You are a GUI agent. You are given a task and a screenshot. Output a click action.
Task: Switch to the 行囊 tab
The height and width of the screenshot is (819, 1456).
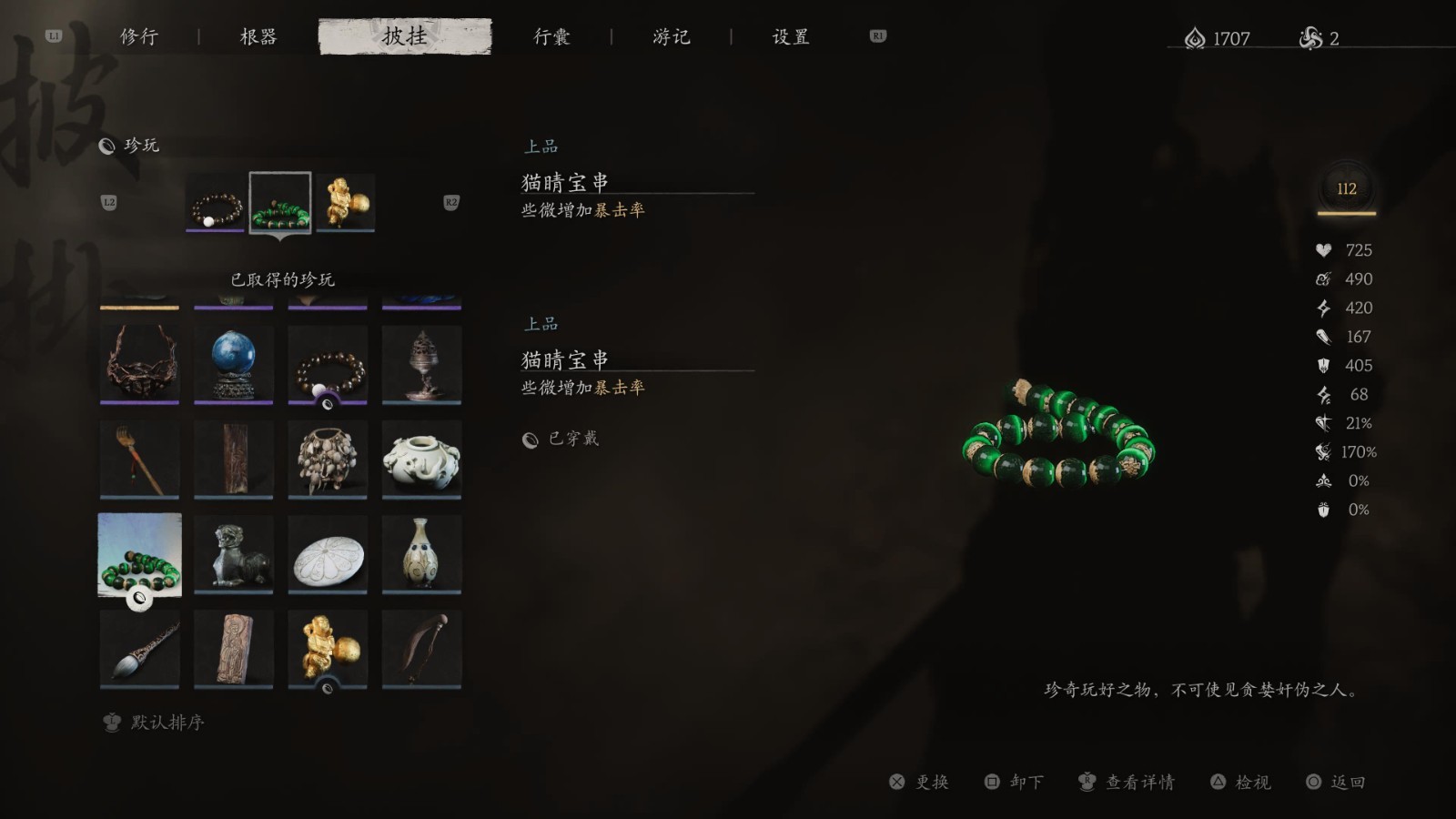553,36
